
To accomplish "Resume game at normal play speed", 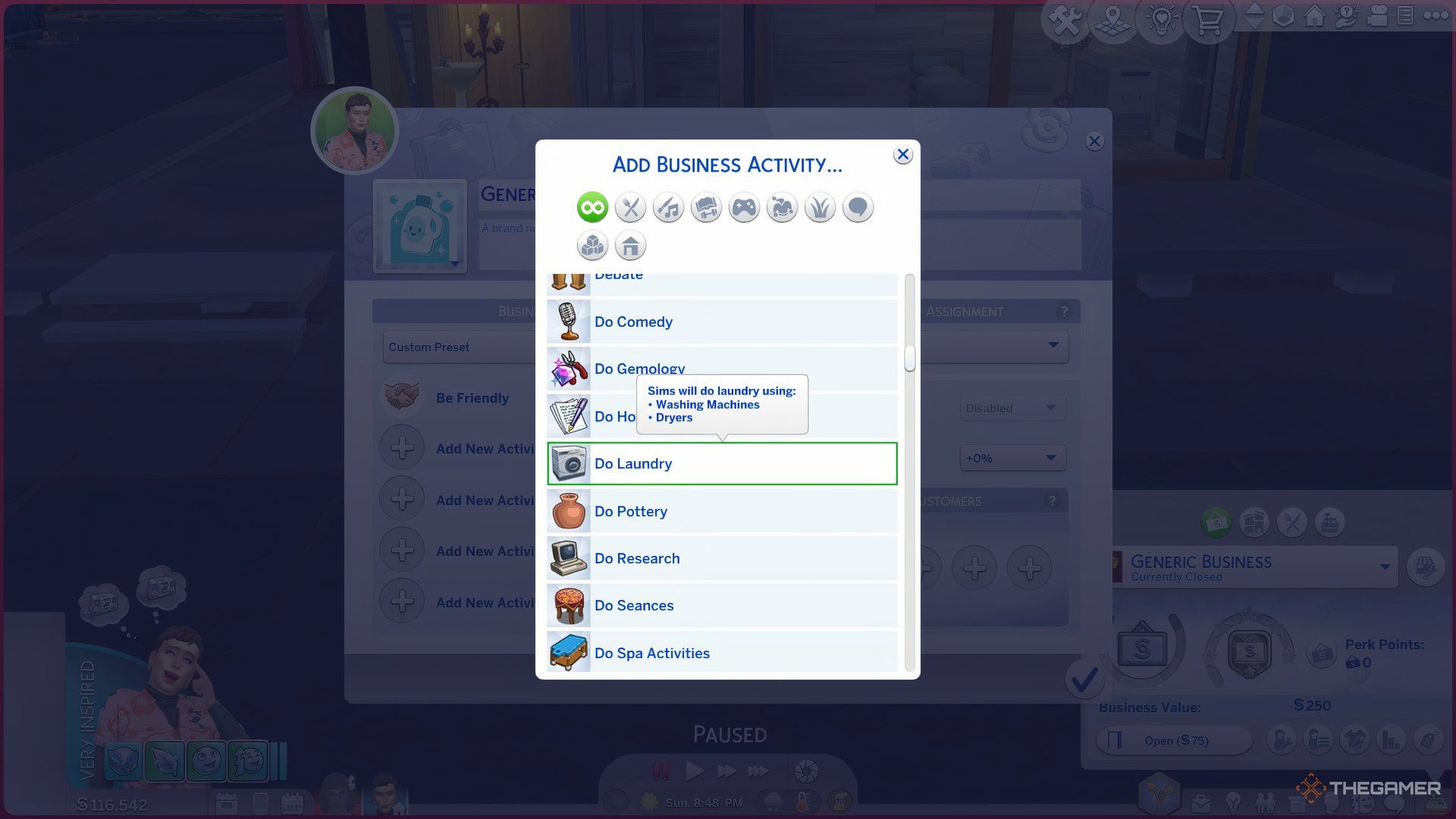I will coord(694,772).
